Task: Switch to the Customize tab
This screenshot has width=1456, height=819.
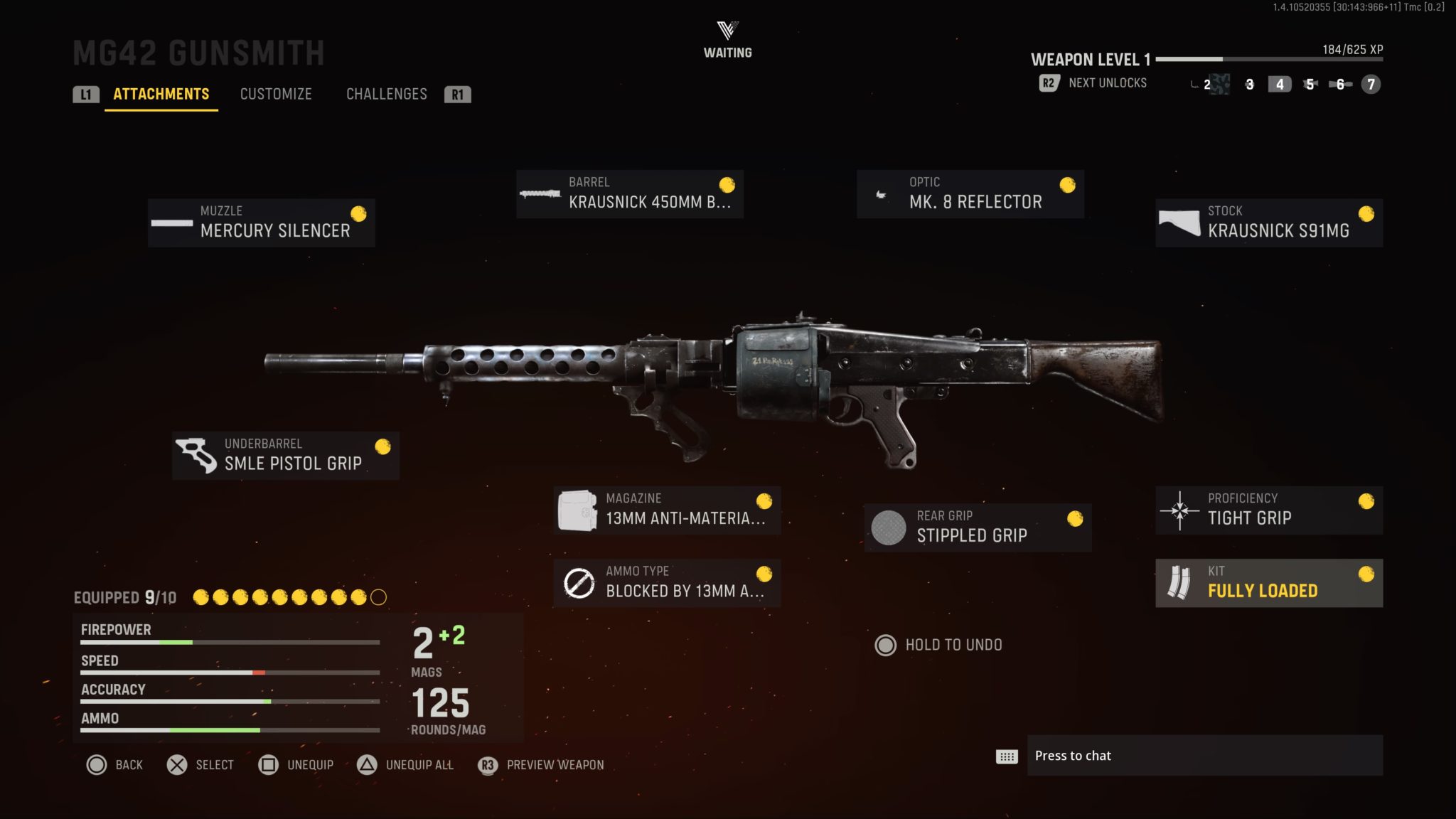Action: (277, 94)
